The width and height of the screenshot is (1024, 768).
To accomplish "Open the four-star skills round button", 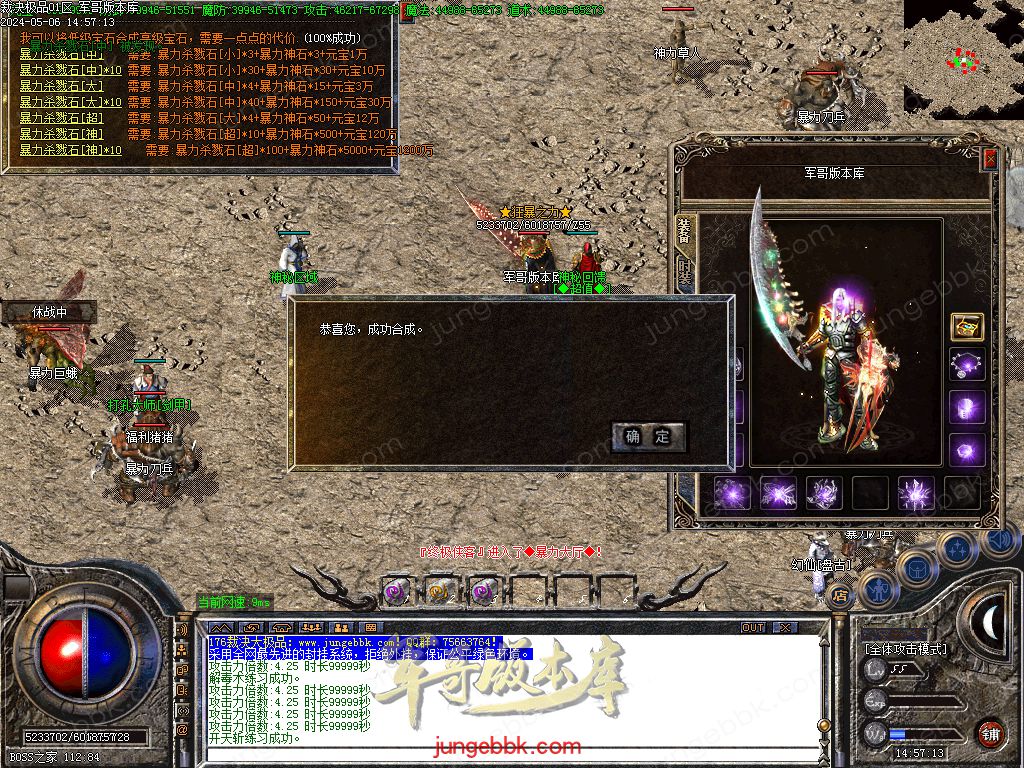I will tap(958, 549).
